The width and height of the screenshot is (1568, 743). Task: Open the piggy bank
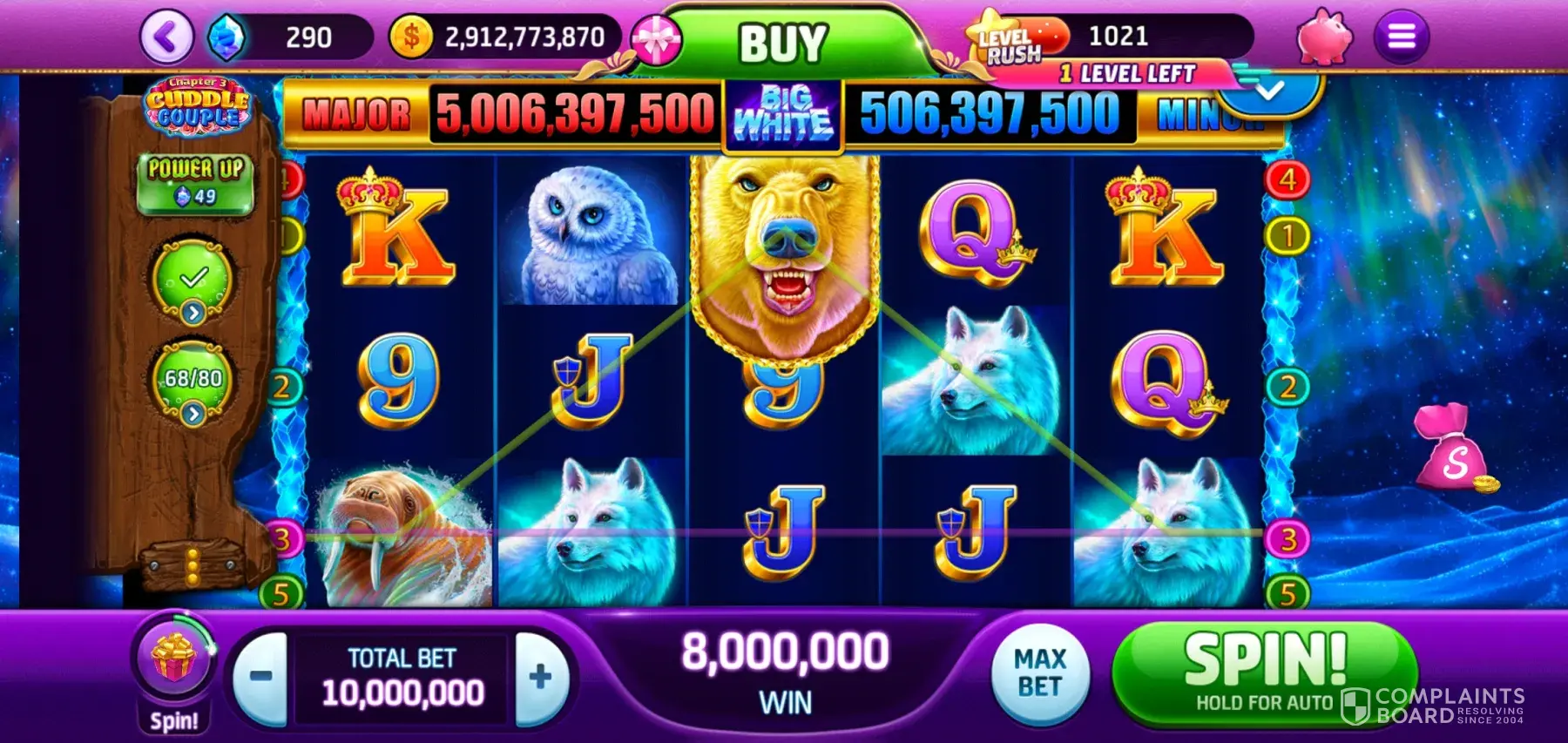pos(1324,37)
